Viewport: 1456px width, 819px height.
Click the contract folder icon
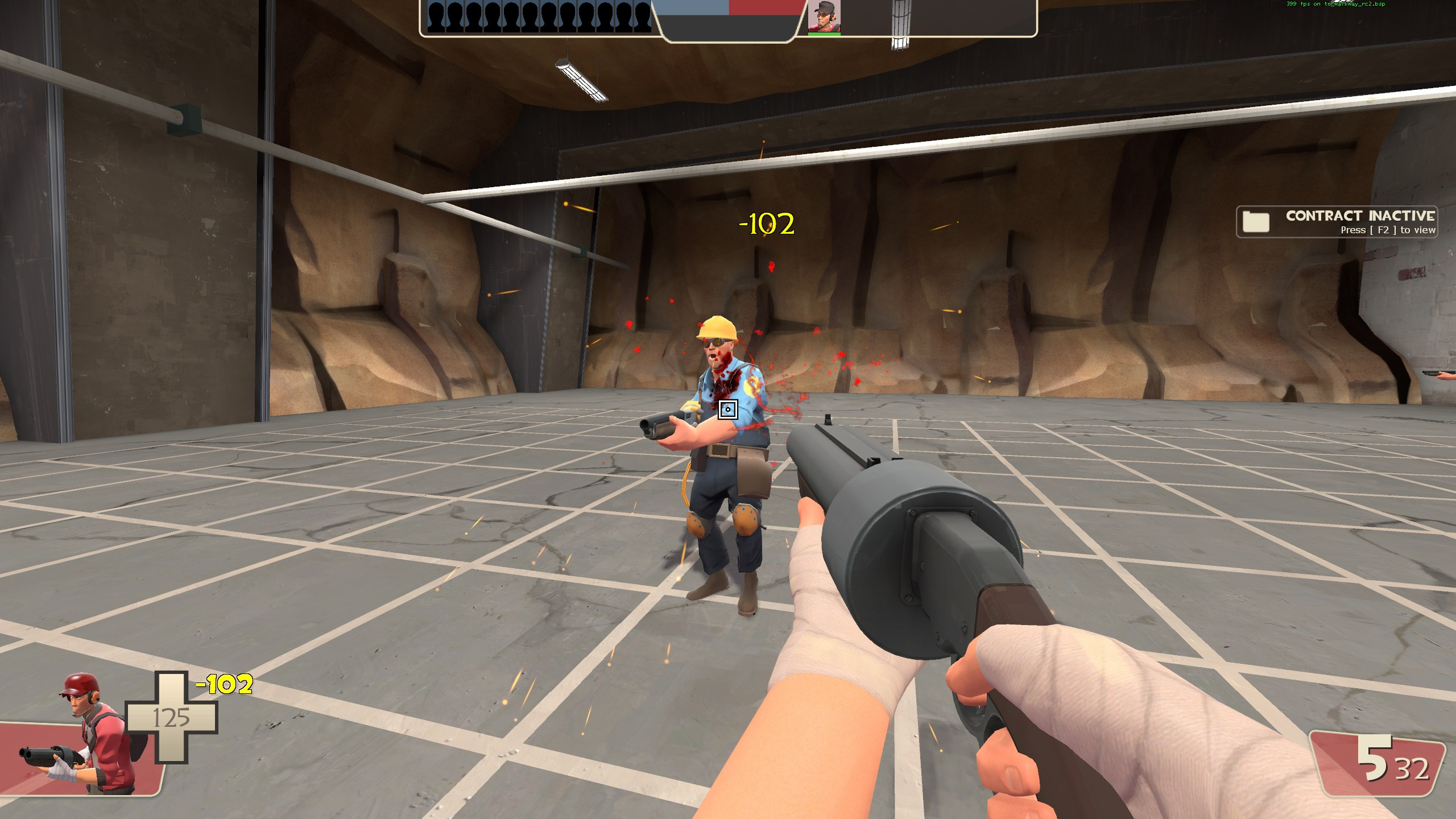coord(1257,222)
